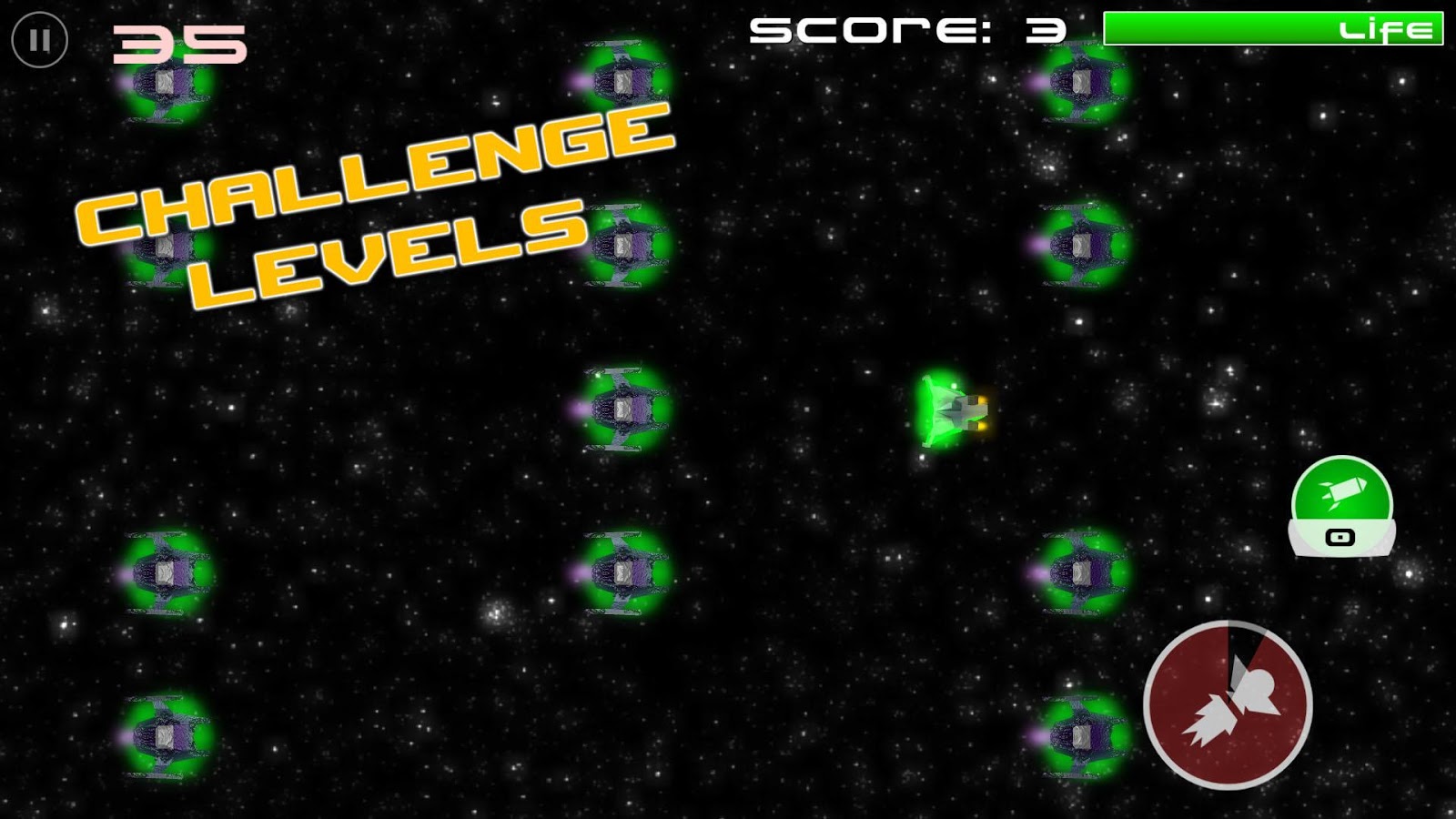Toggle pause by pressing the circular pause icon
The image size is (1456, 819).
coord(40,40)
